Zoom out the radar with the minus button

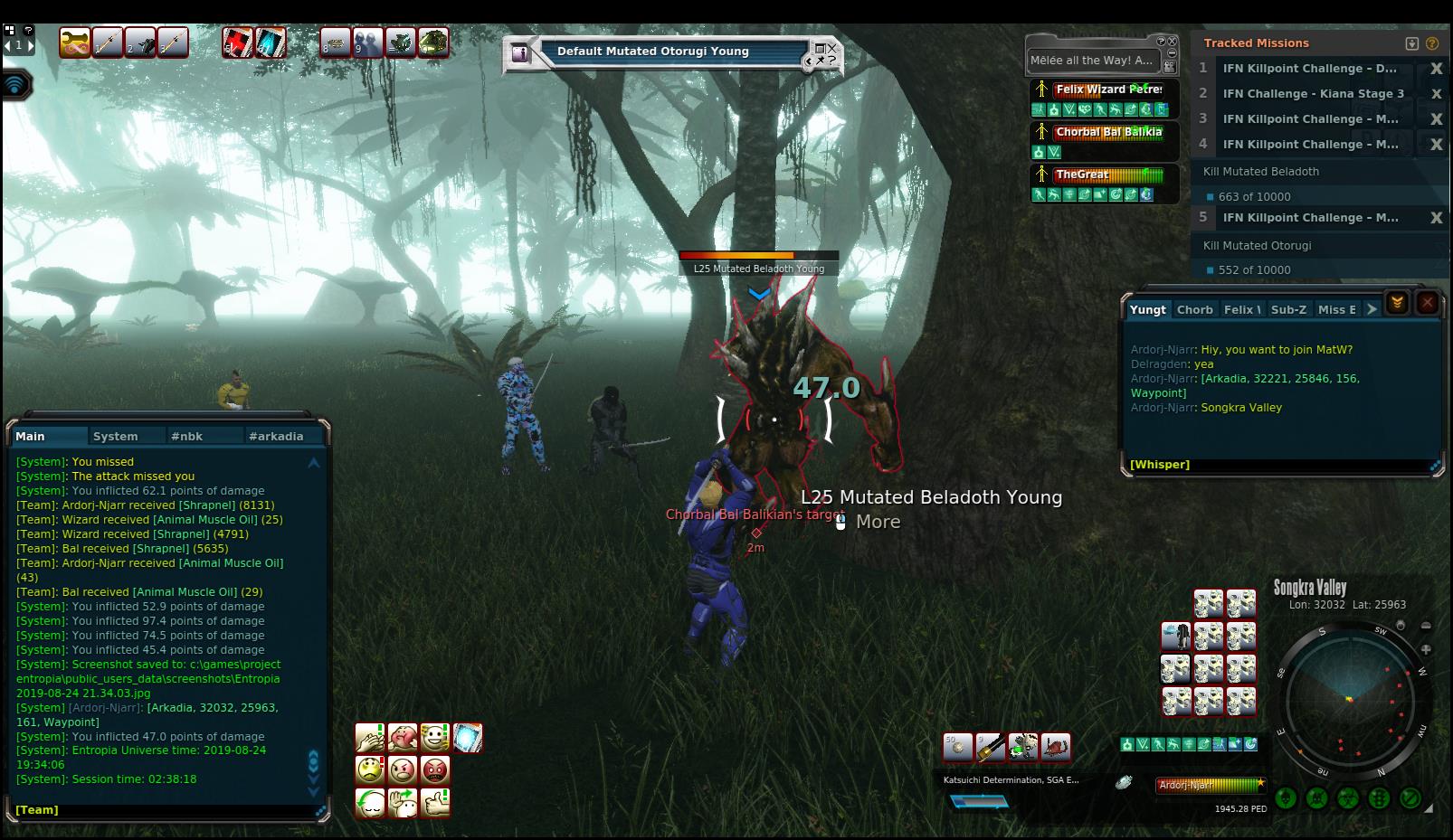[x=1426, y=626]
